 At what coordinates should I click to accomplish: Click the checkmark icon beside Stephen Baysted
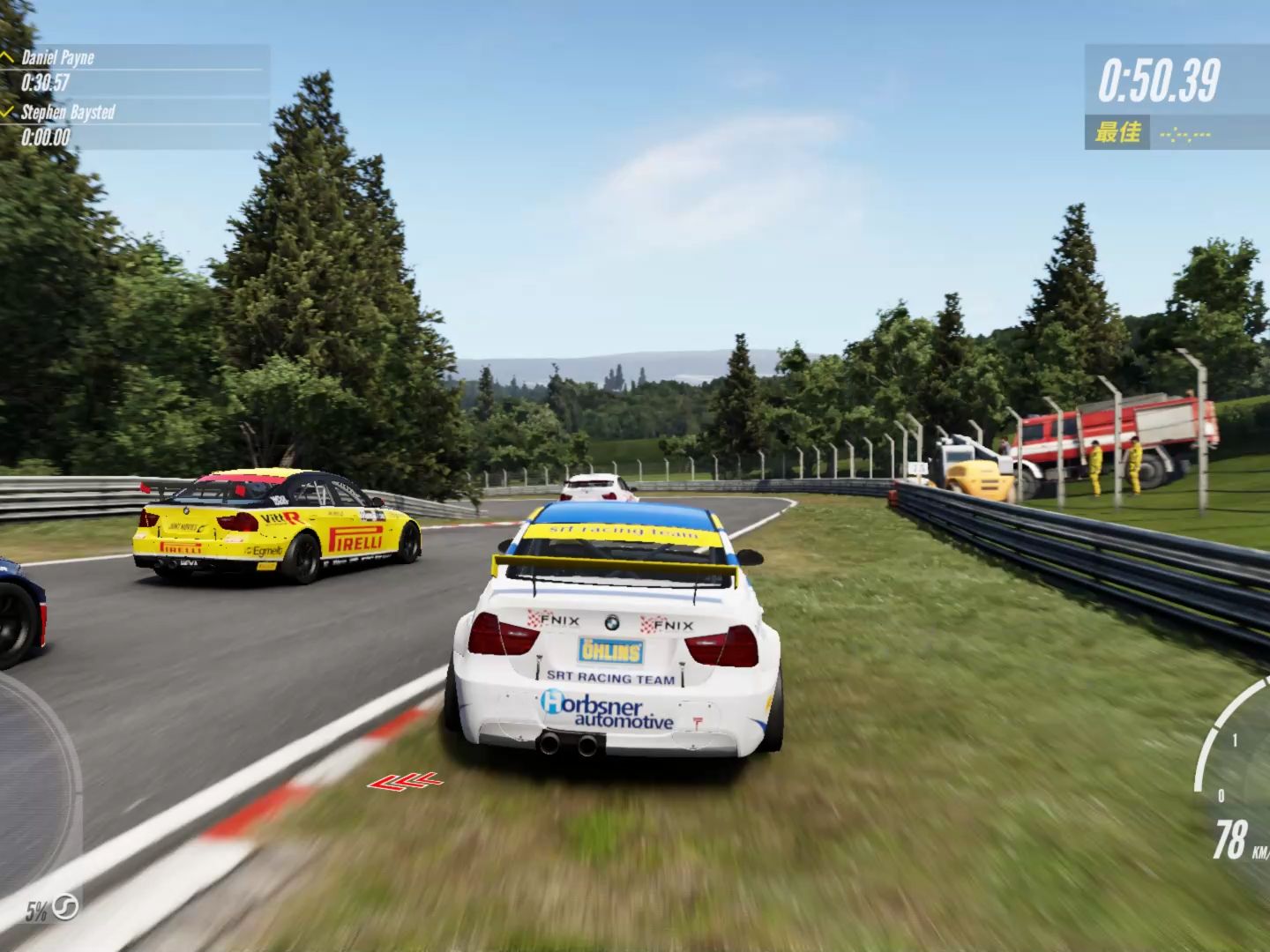coord(9,111)
